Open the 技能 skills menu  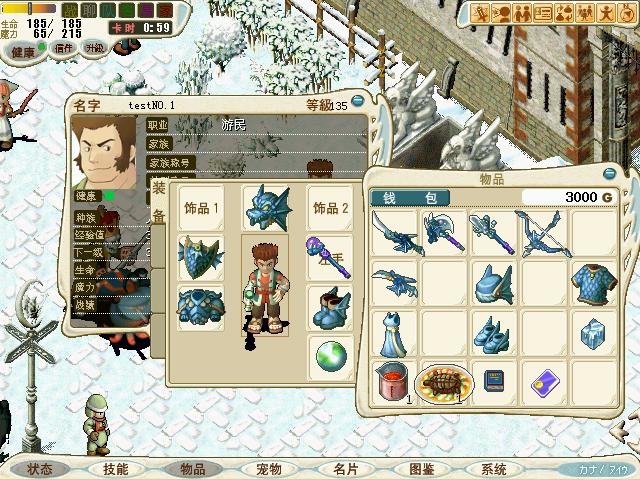point(115,469)
